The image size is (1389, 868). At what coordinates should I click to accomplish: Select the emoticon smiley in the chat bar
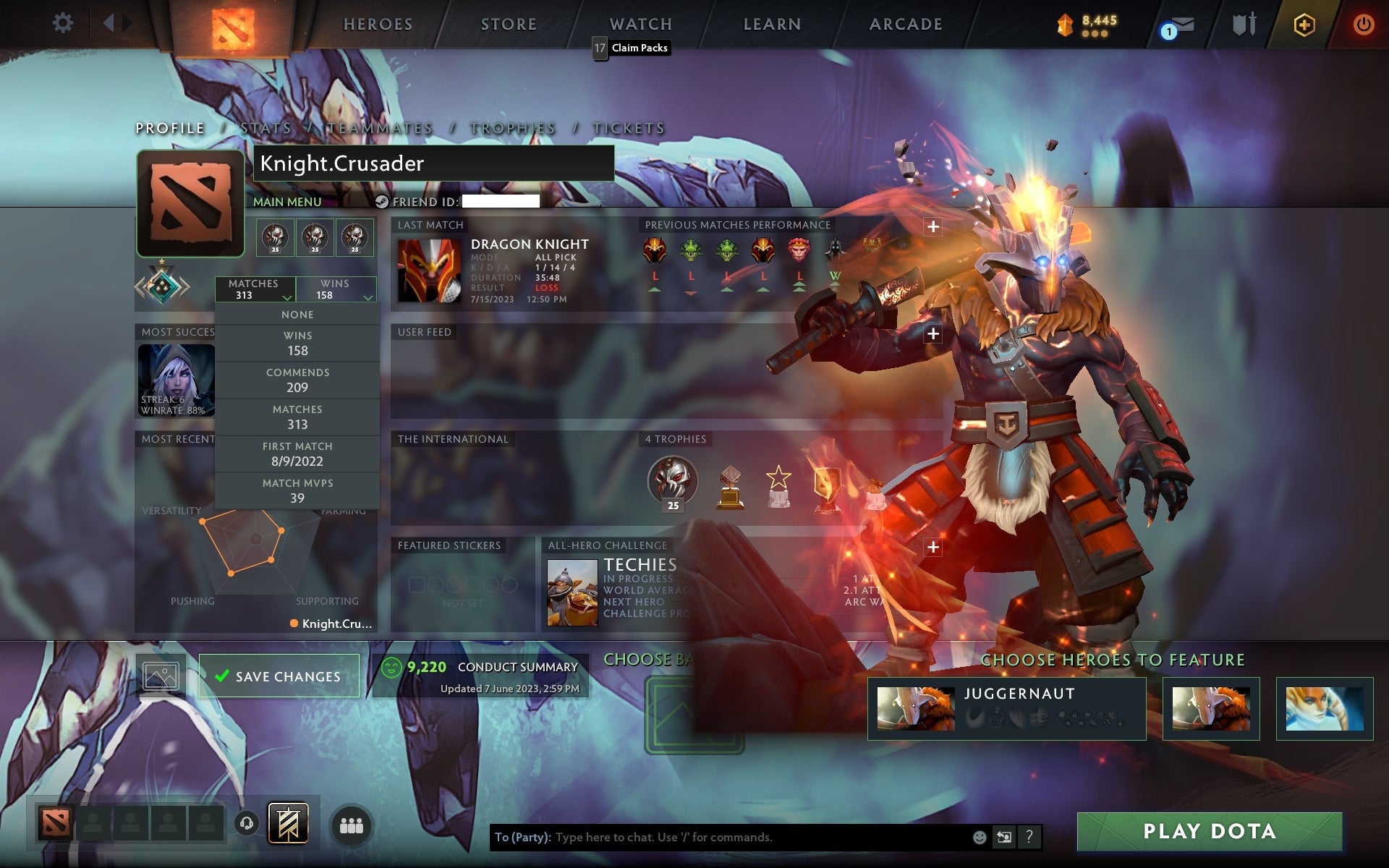(x=980, y=838)
